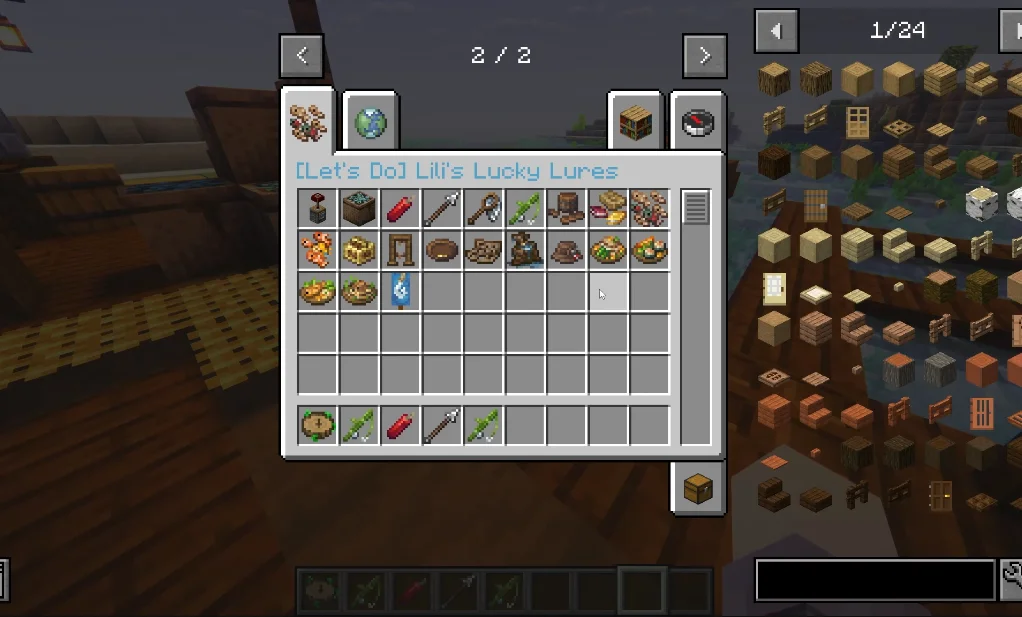Viewport: 1022px width, 617px height.
Task: Pick the oak door from item list
Action: coord(856,122)
